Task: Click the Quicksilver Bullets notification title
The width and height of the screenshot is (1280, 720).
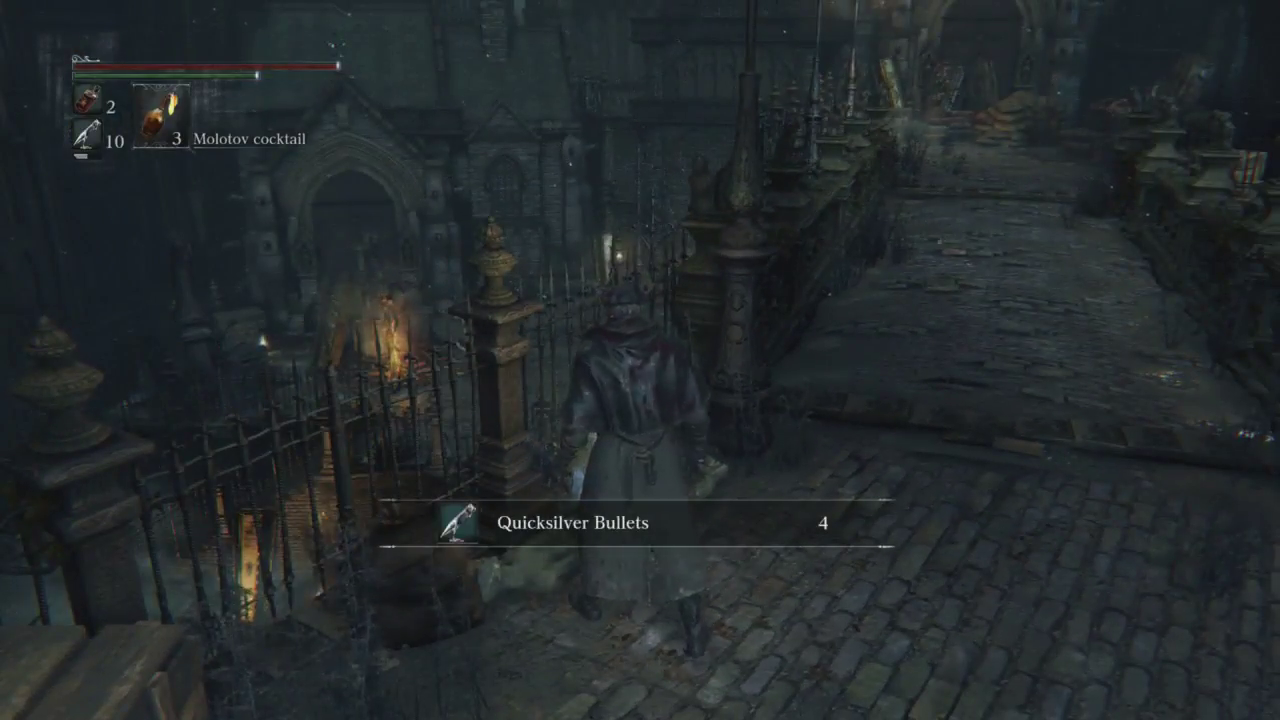Action: pos(572,522)
